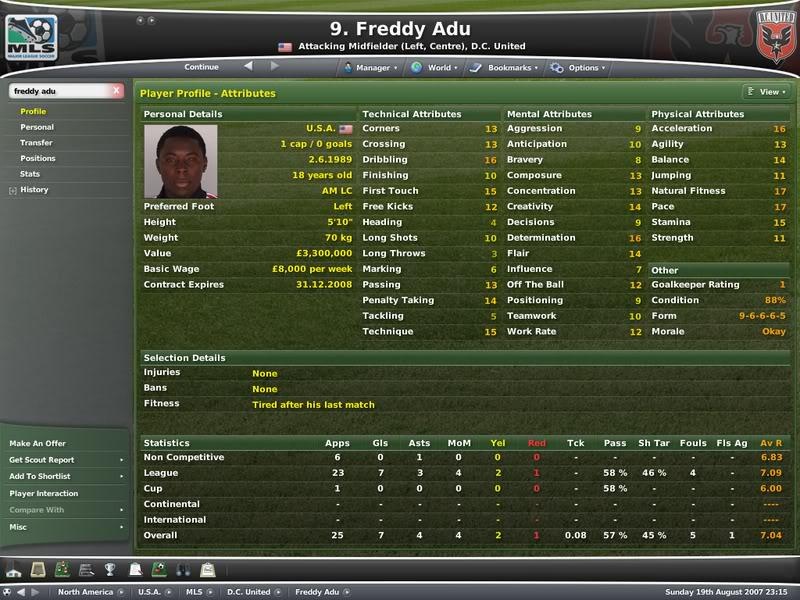Click the Freddy Adu player photo
The image size is (800, 600).
click(x=180, y=160)
